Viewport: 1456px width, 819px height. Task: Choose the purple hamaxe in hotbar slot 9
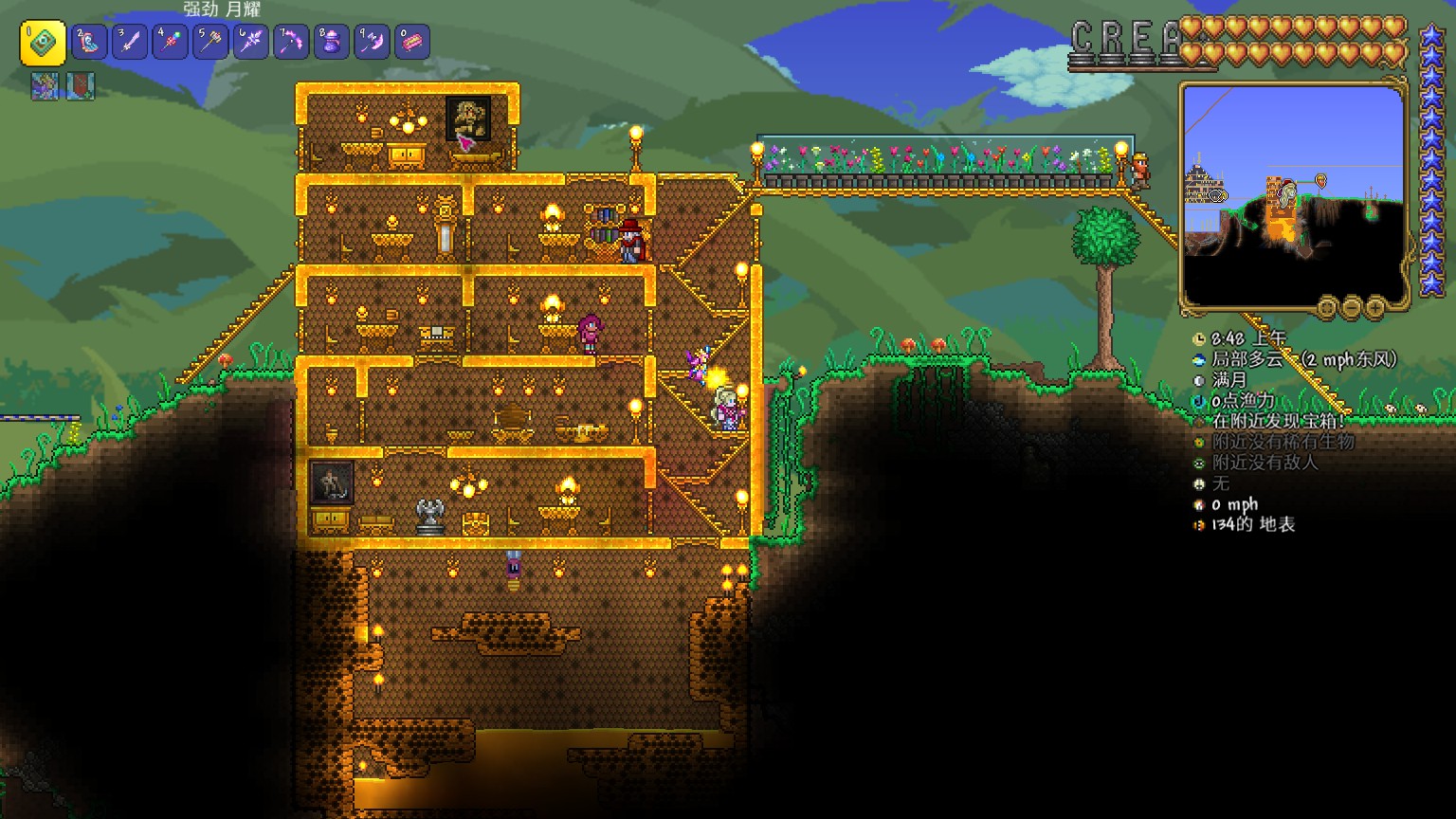tap(372, 43)
